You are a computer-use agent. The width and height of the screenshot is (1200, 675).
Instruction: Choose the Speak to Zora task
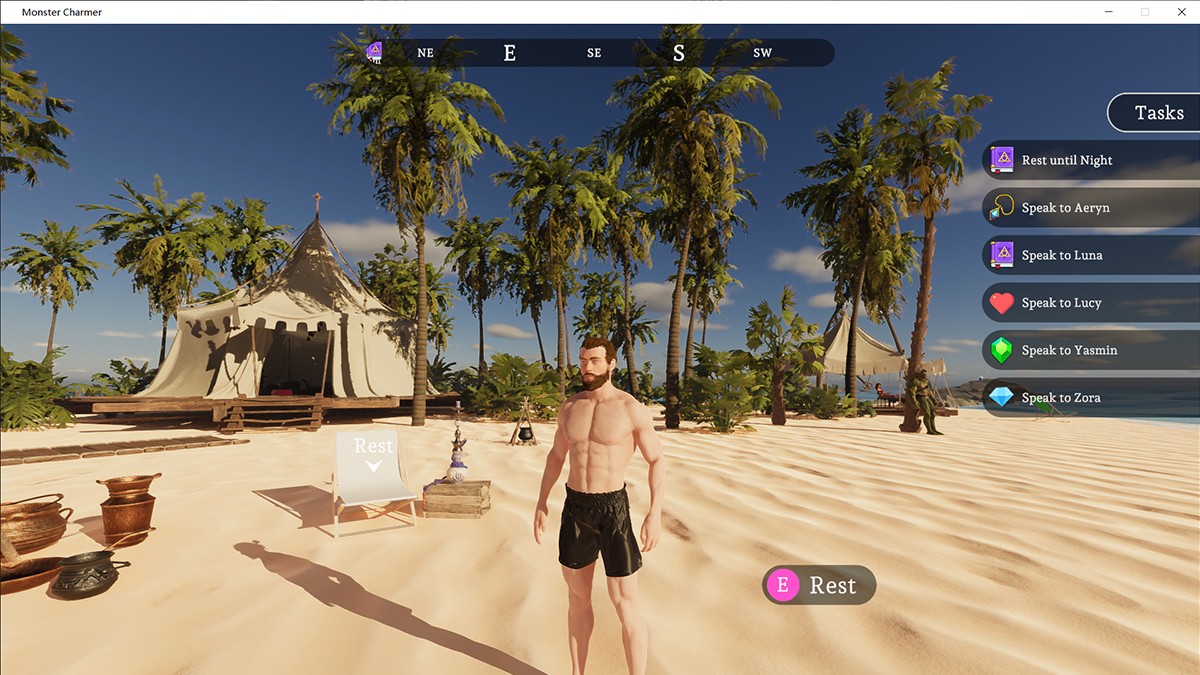(1060, 398)
